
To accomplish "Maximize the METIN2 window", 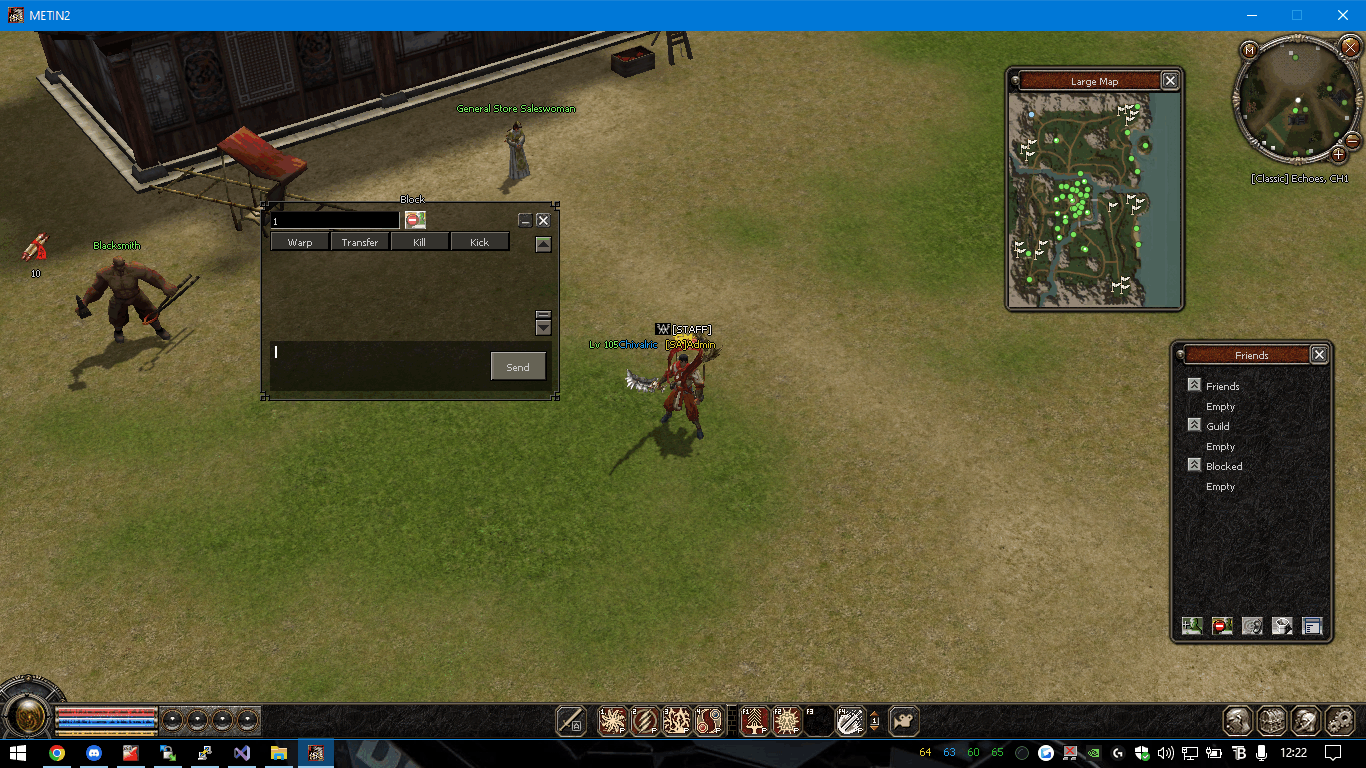I will click(x=1297, y=15).
